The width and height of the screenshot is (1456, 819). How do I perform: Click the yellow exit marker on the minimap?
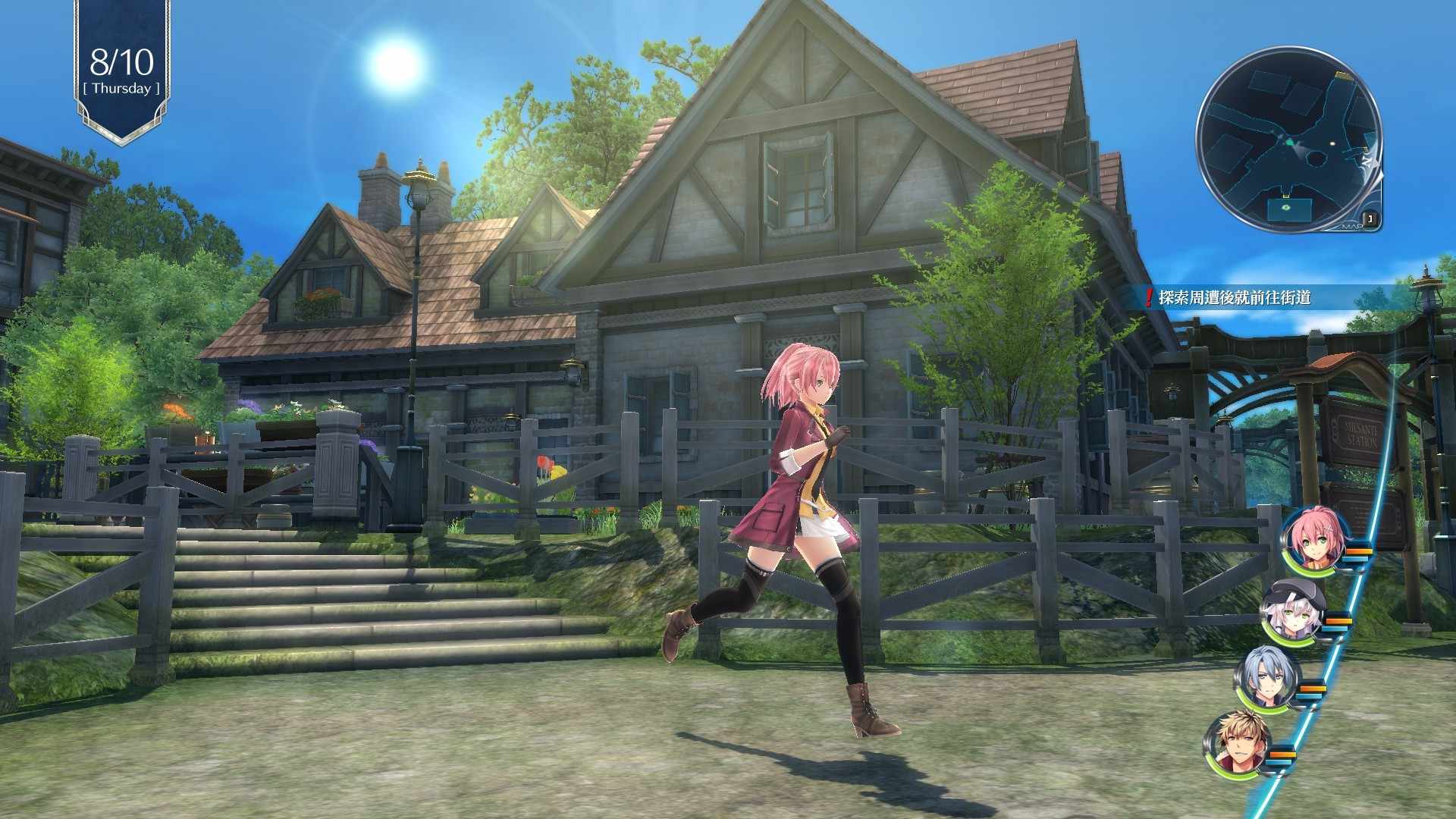coord(1344,74)
